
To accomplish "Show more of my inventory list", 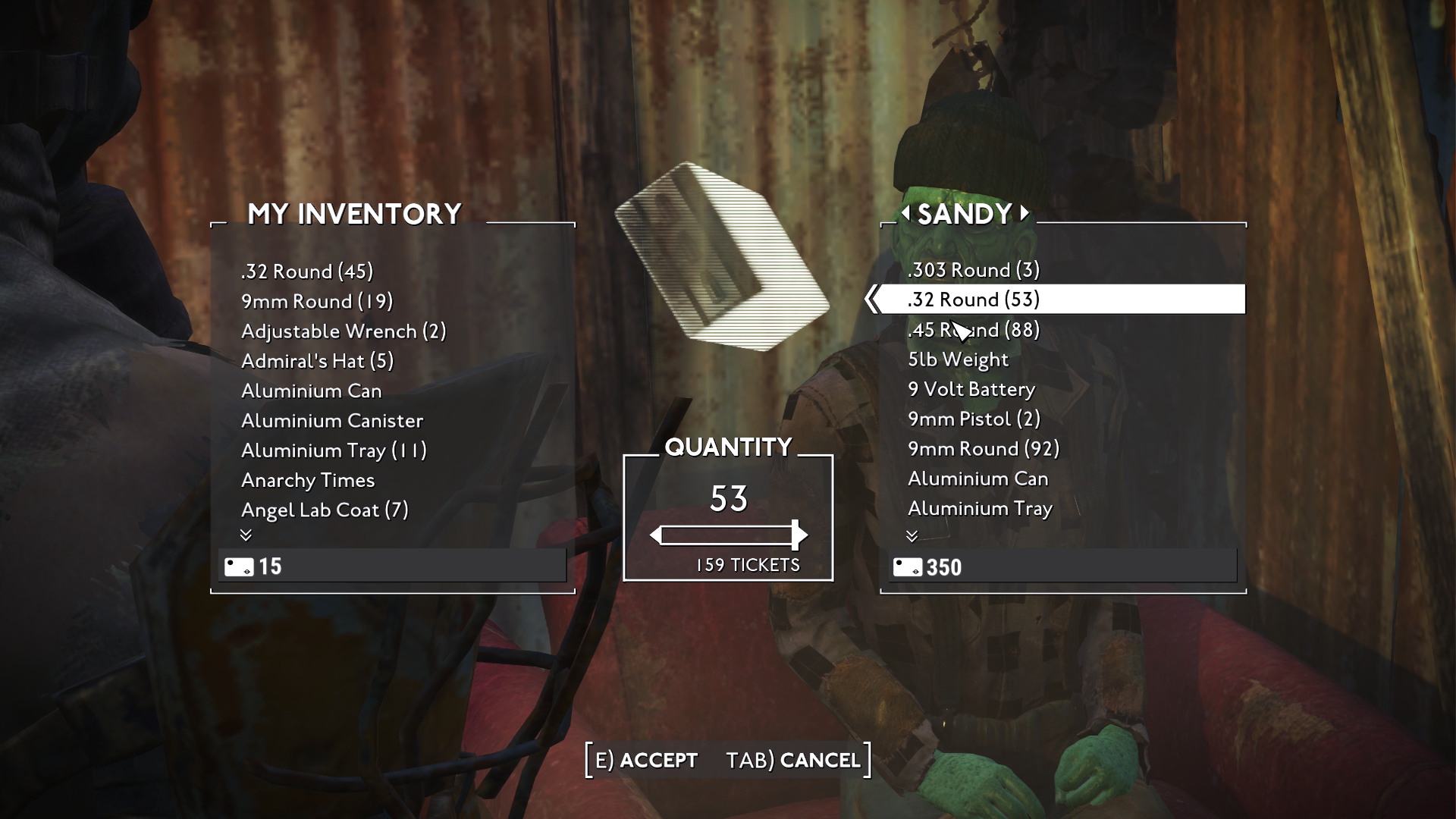I will pos(246,535).
